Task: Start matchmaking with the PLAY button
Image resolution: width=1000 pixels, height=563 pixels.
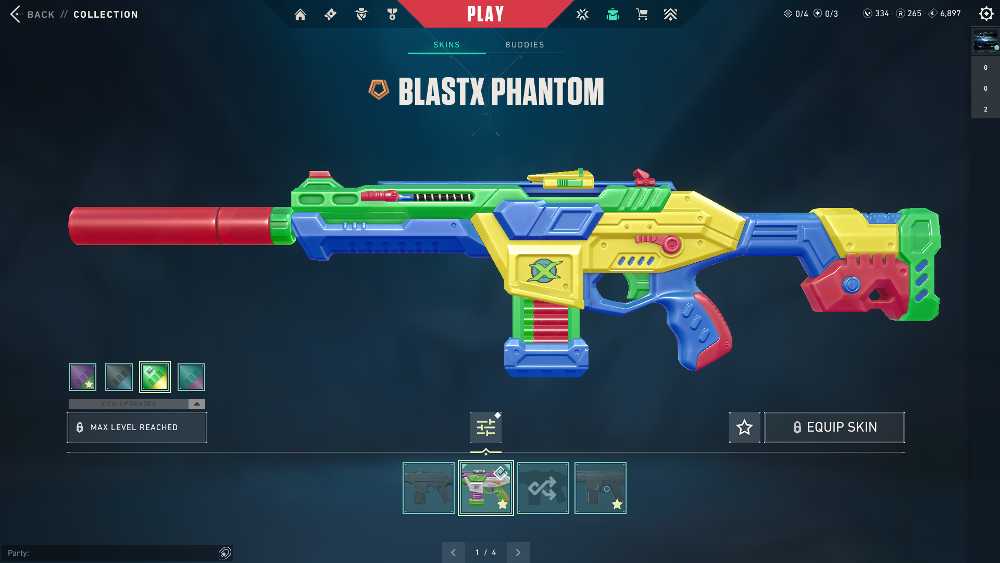Action: coord(486,14)
